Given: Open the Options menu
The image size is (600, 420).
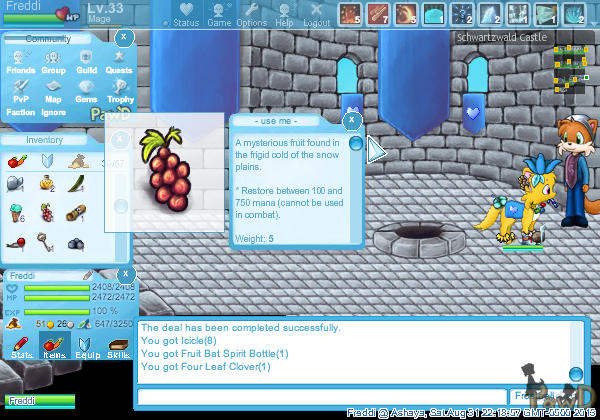Looking at the screenshot, I should point(252,14).
